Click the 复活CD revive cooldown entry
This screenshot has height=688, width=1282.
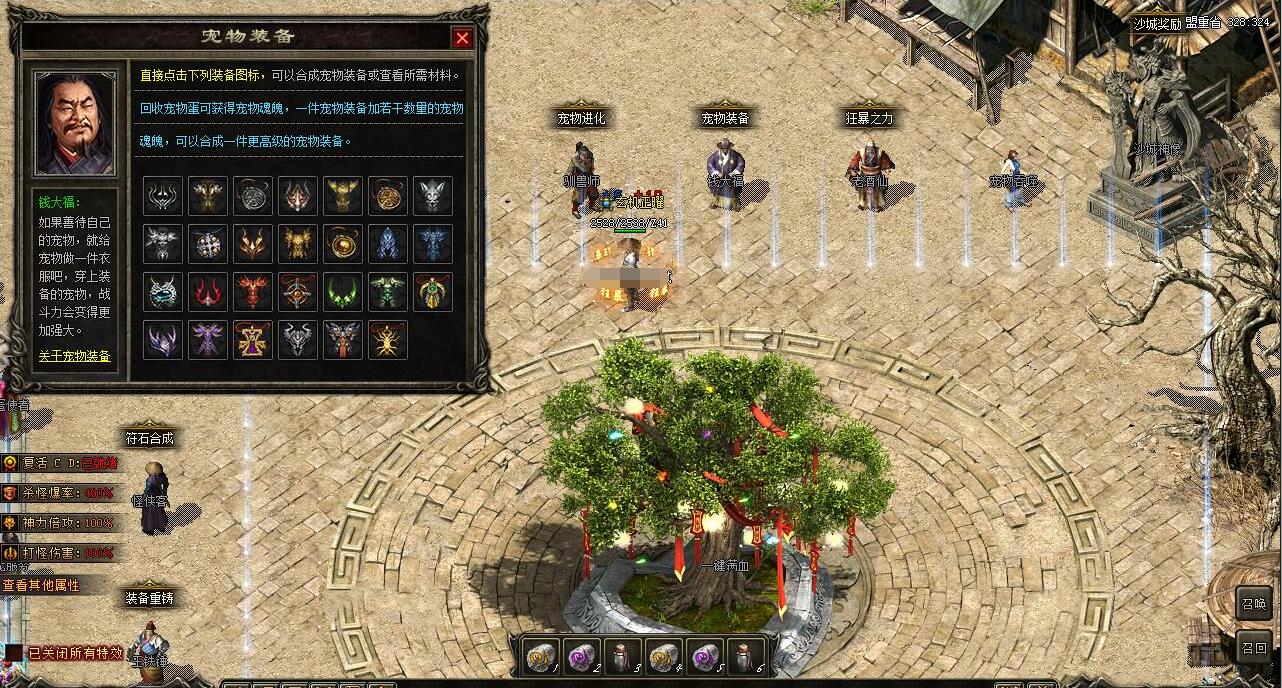tap(58, 463)
